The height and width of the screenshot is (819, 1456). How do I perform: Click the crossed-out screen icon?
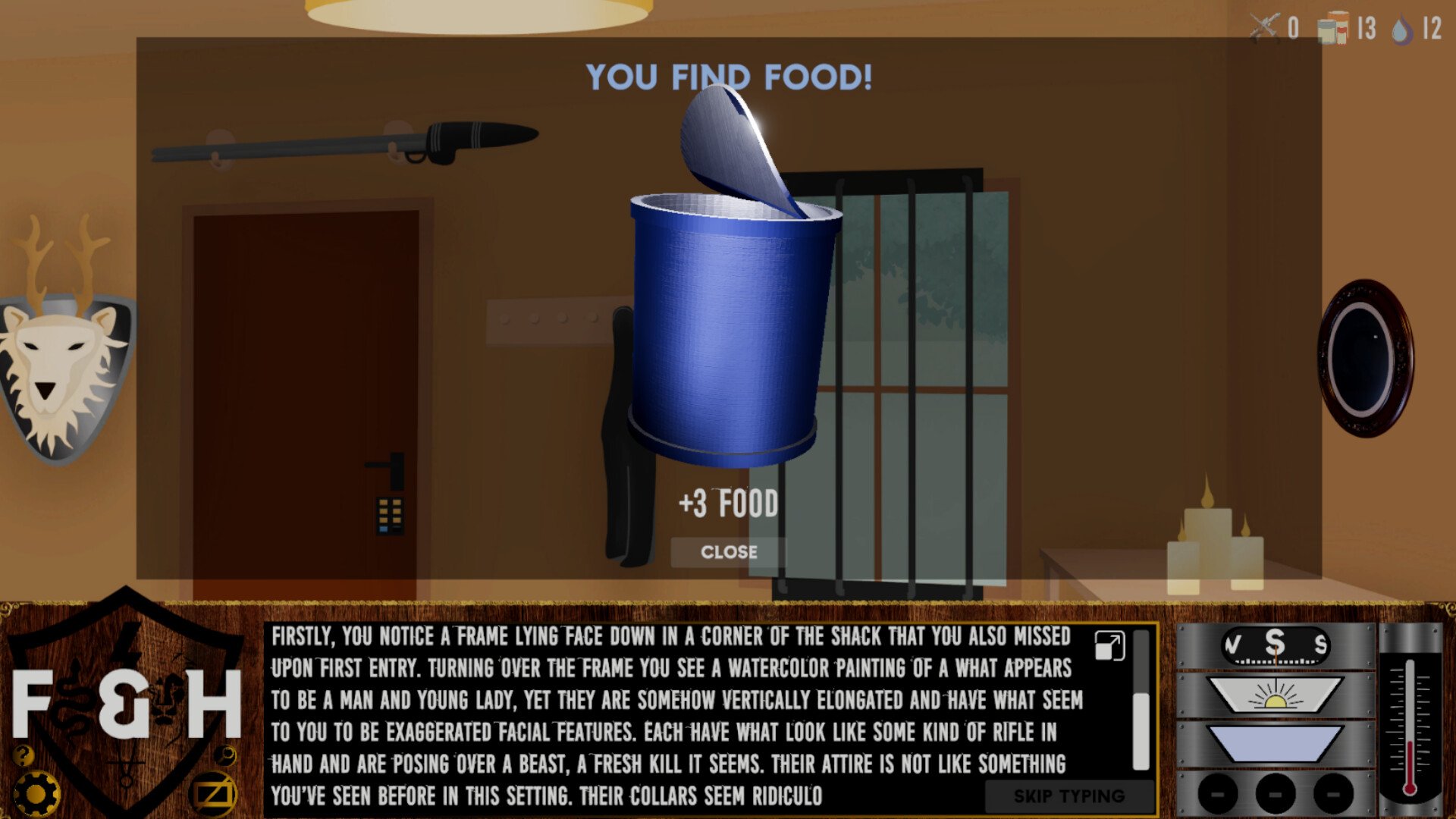(213, 795)
